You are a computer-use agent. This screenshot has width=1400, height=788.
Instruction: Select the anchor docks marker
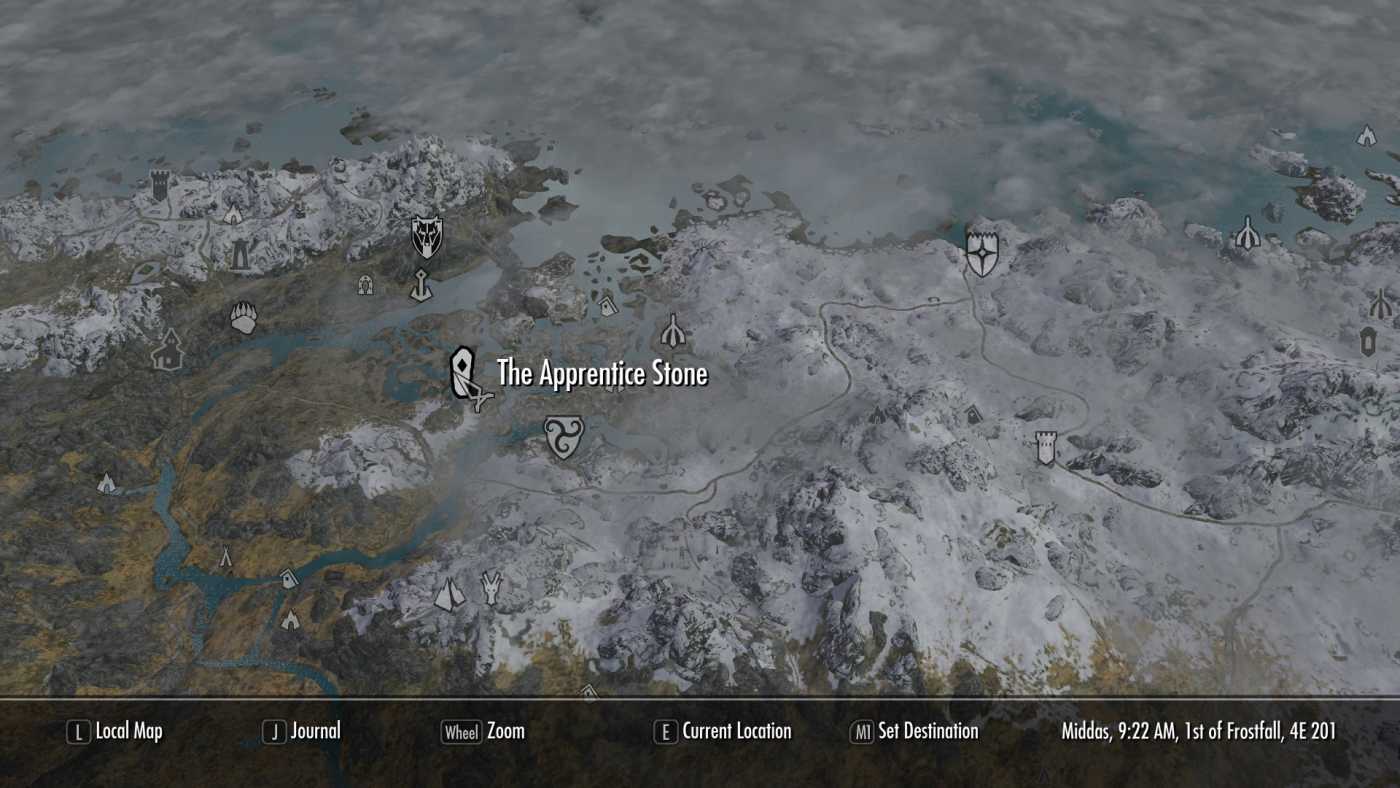pyautogui.click(x=421, y=286)
